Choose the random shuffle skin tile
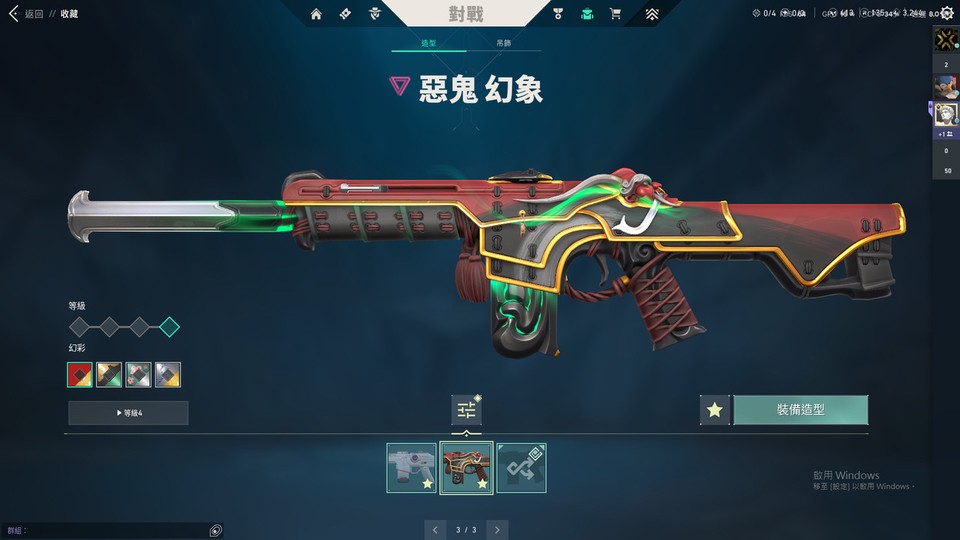Screen dimensions: 960x540 tap(521, 468)
